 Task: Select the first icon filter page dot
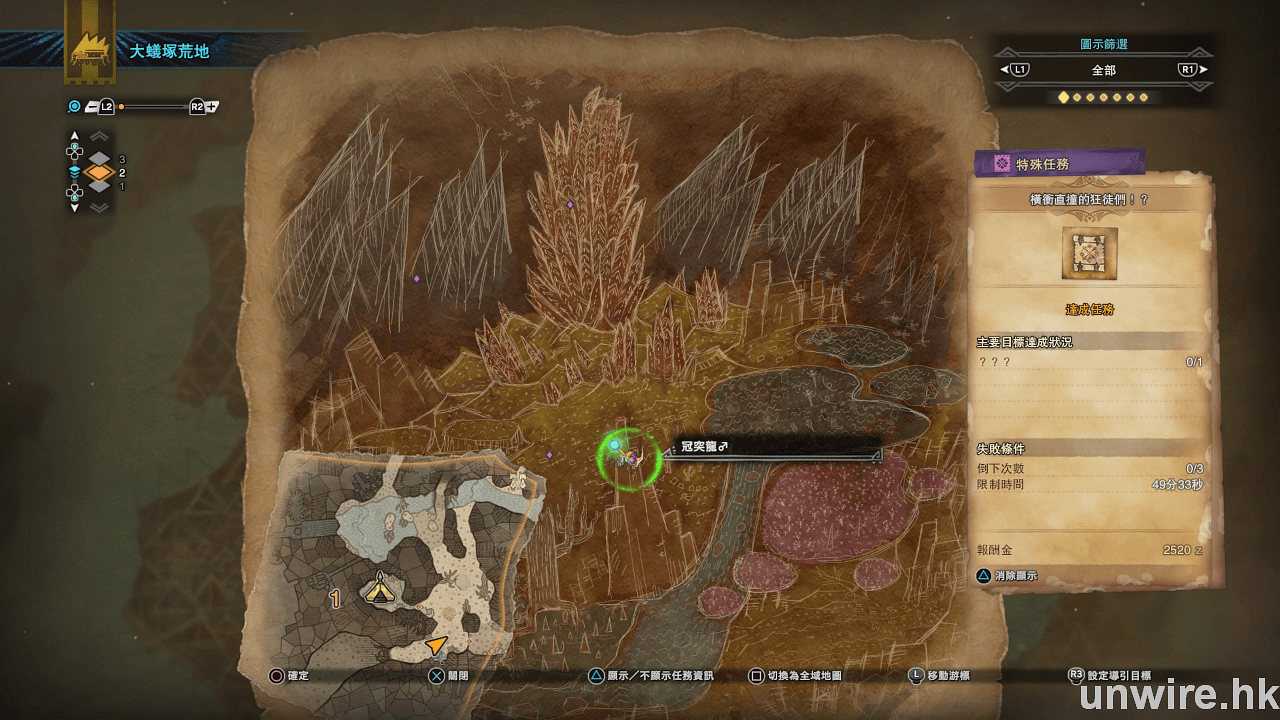(x=1063, y=97)
